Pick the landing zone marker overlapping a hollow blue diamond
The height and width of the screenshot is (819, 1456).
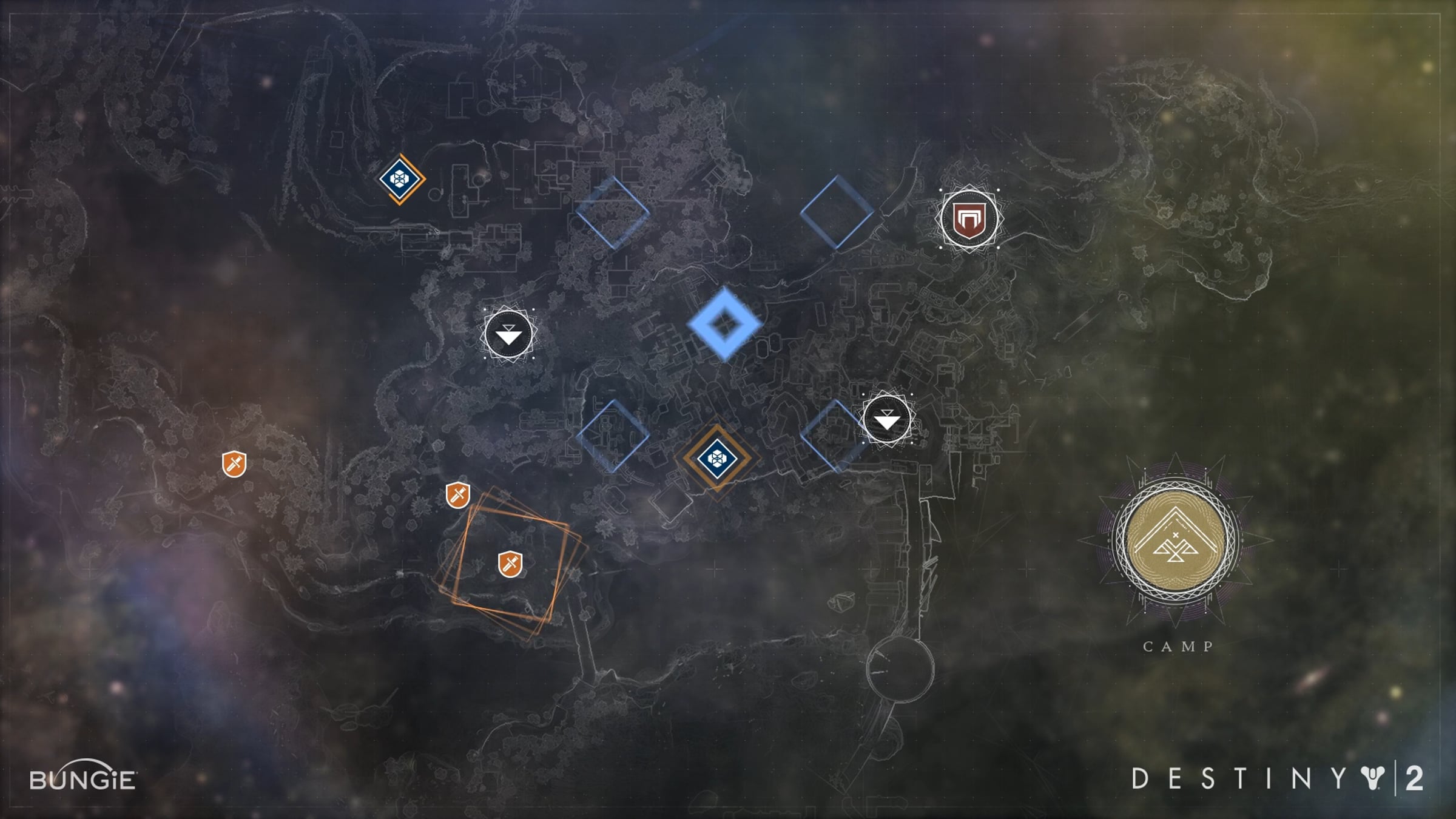click(x=886, y=420)
